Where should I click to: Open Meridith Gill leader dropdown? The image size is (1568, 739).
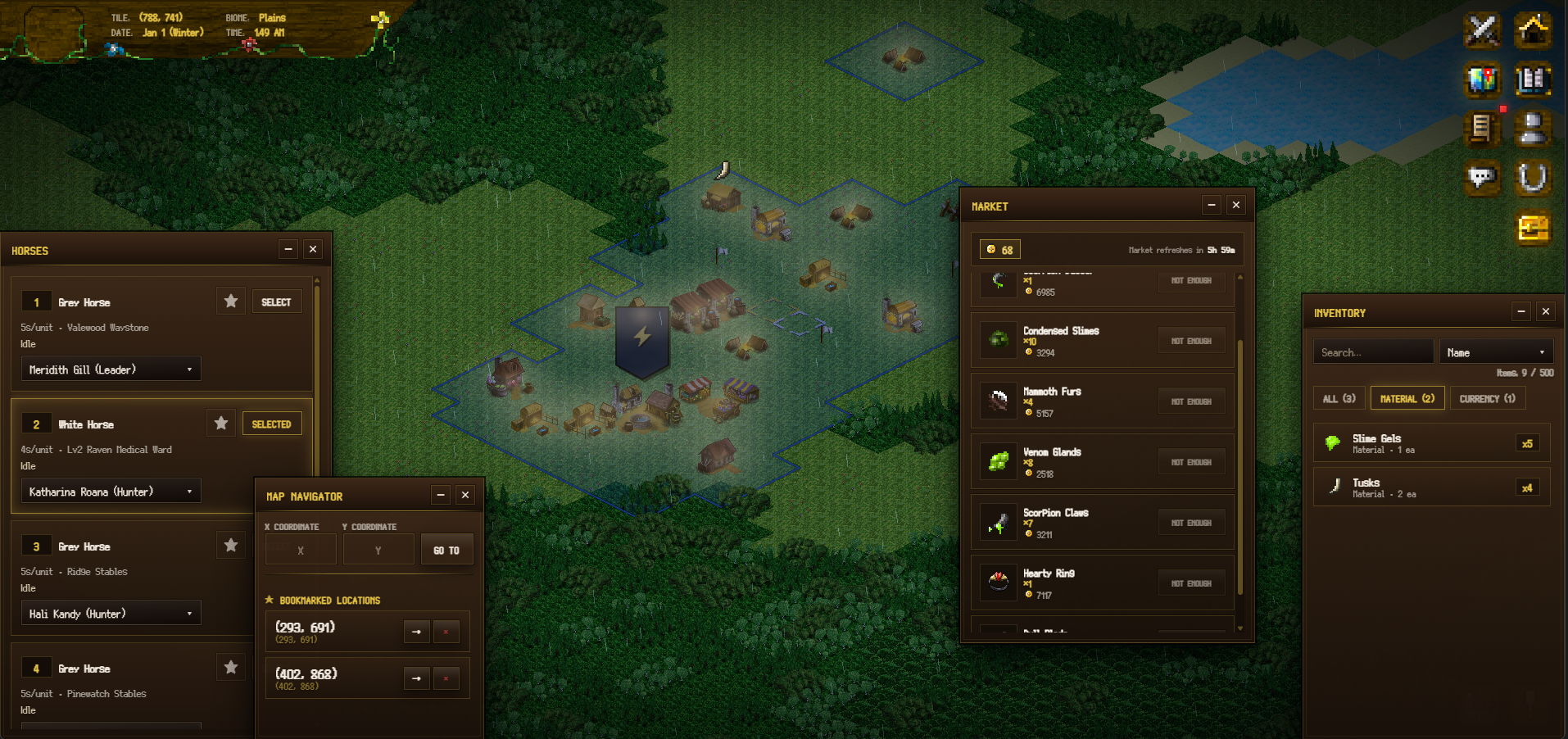click(111, 369)
